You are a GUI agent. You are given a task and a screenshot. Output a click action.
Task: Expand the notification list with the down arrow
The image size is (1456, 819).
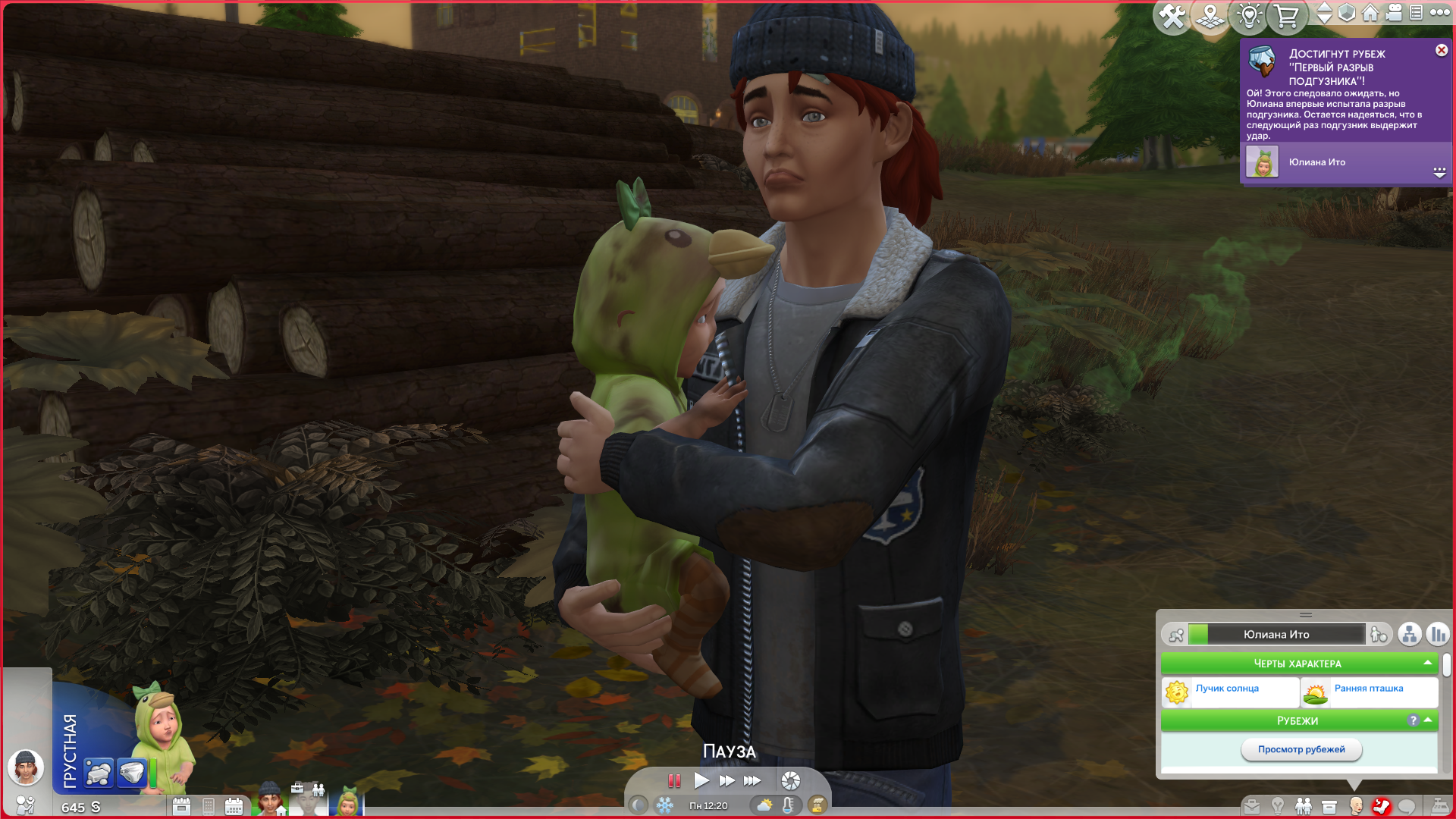point(1439,172)
